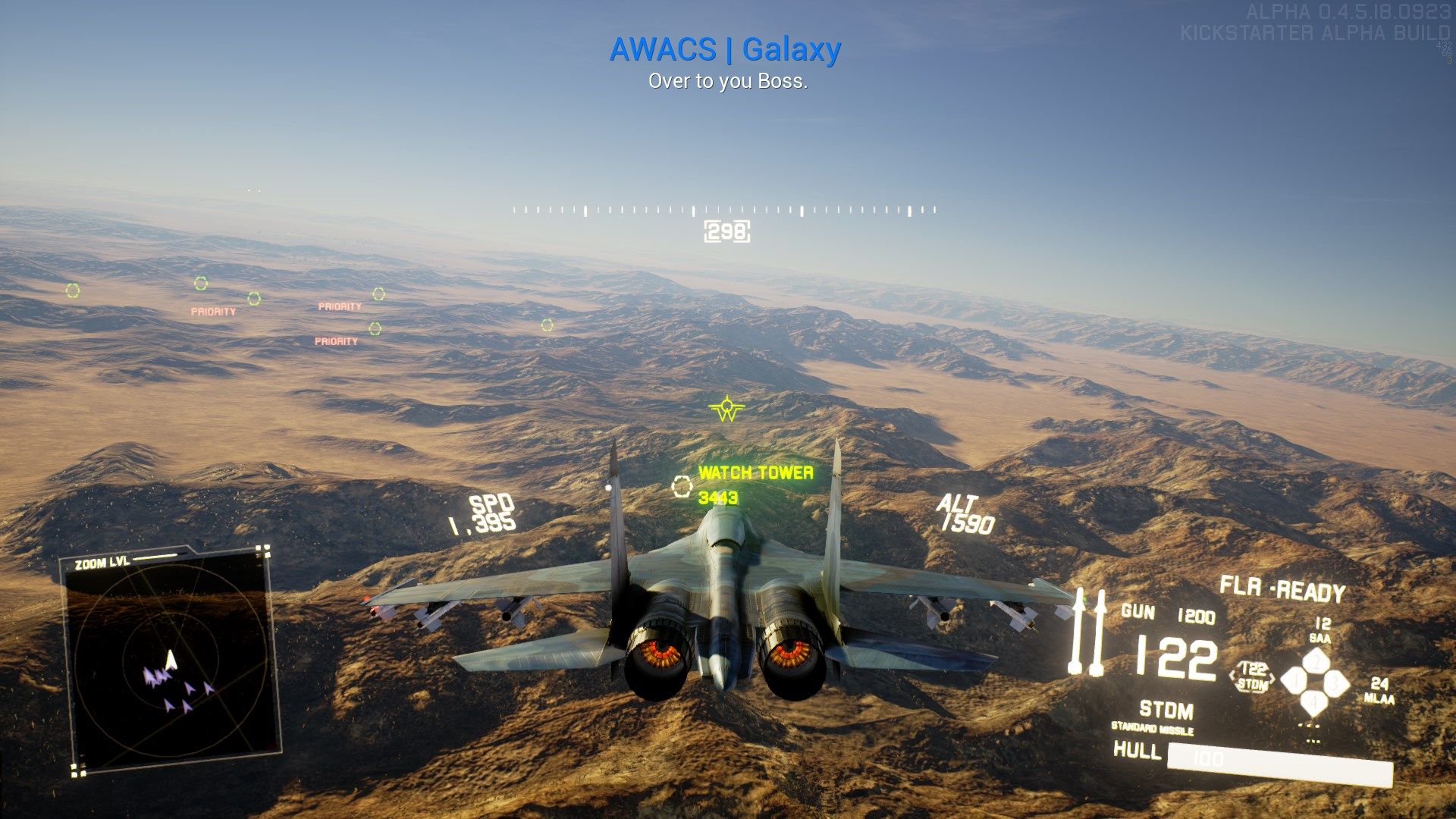Click the leftmost green enemy circle marker
The image size is (1456, 819).
[x=72, y=289]
